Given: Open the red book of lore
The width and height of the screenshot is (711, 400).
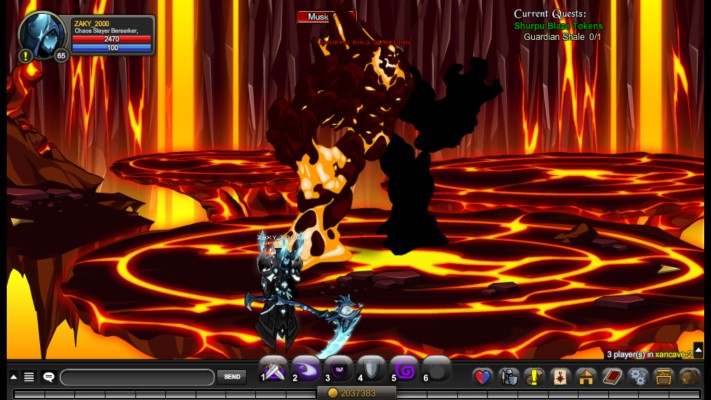Looking at the screenshot, I should [612, 377].
